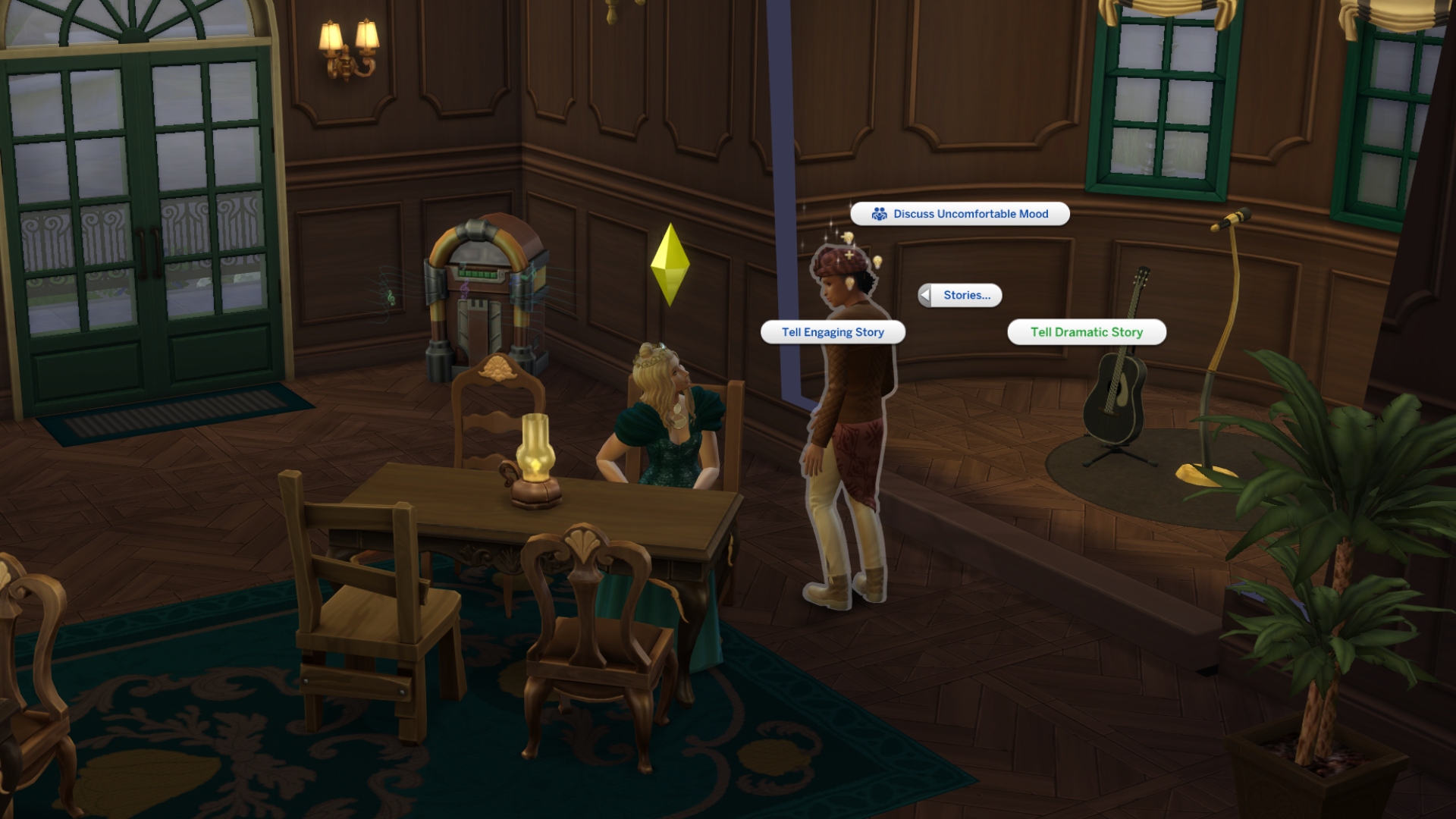The width and height of the screenshot is (1456, 819).
Task: Collapse the Stories submenu back to main options
Action: pyautogui.click(x=924, y=296)
